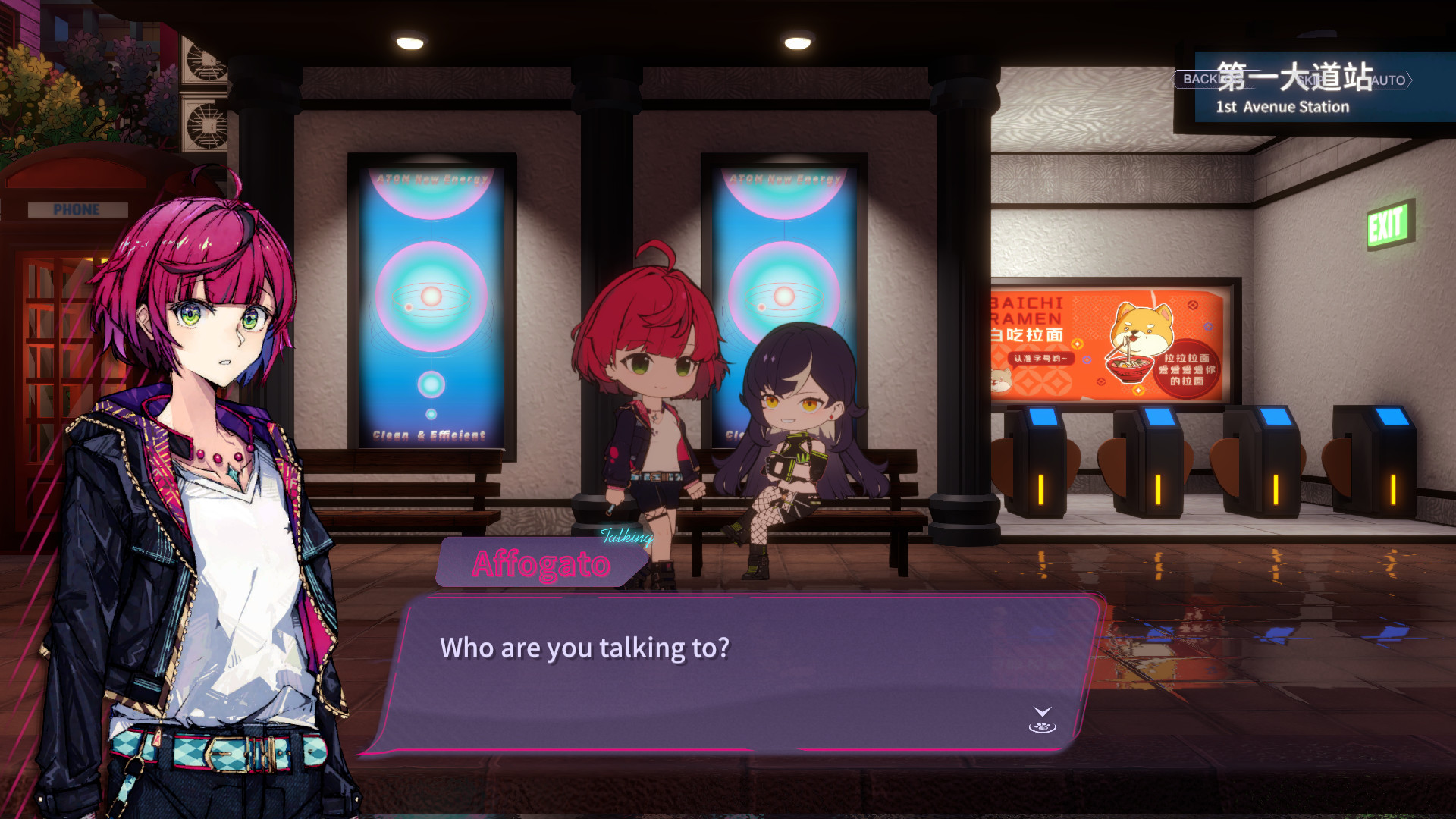Toggle AUTO dialogue advance

click(x=1387, y=80)
